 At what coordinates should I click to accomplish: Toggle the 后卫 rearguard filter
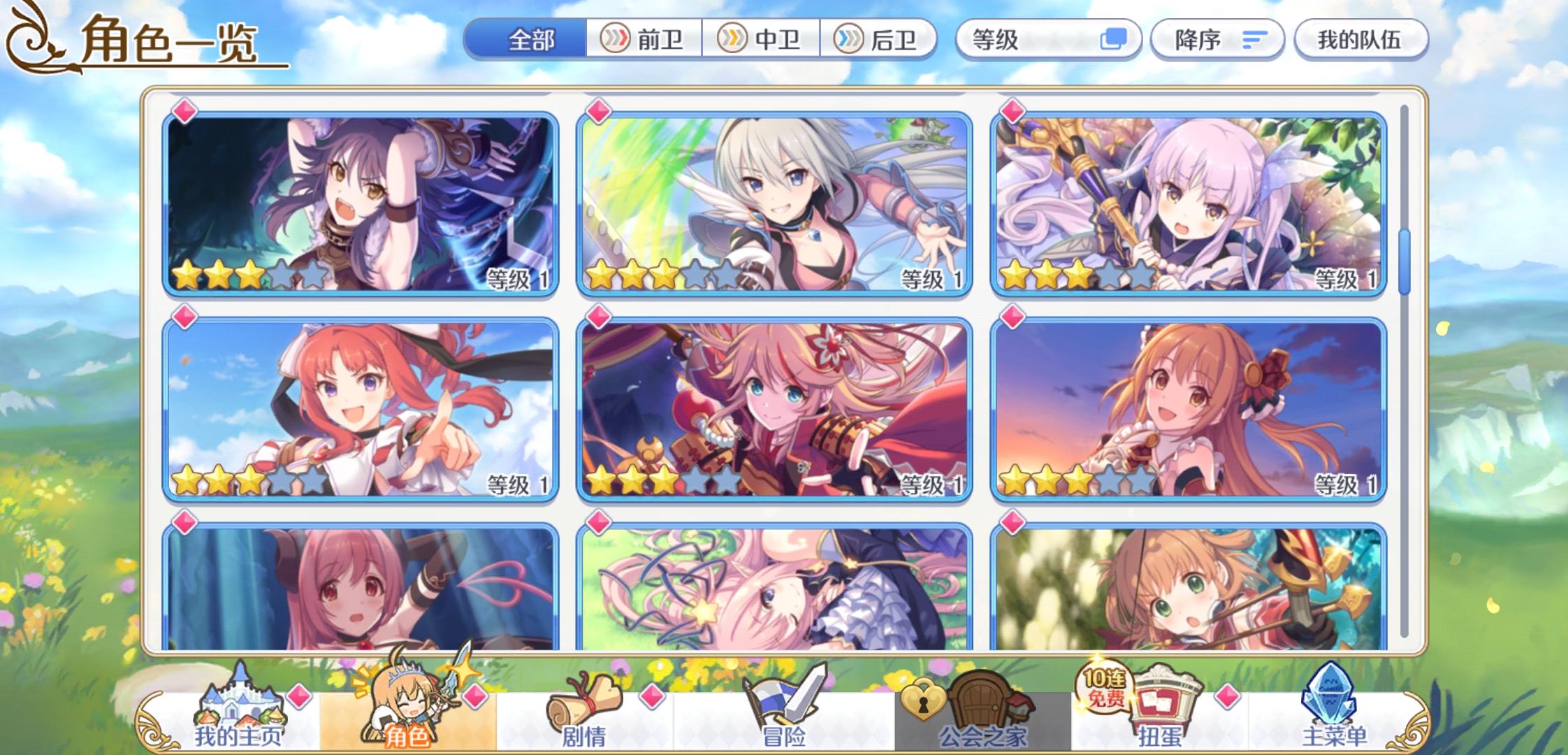878,40
